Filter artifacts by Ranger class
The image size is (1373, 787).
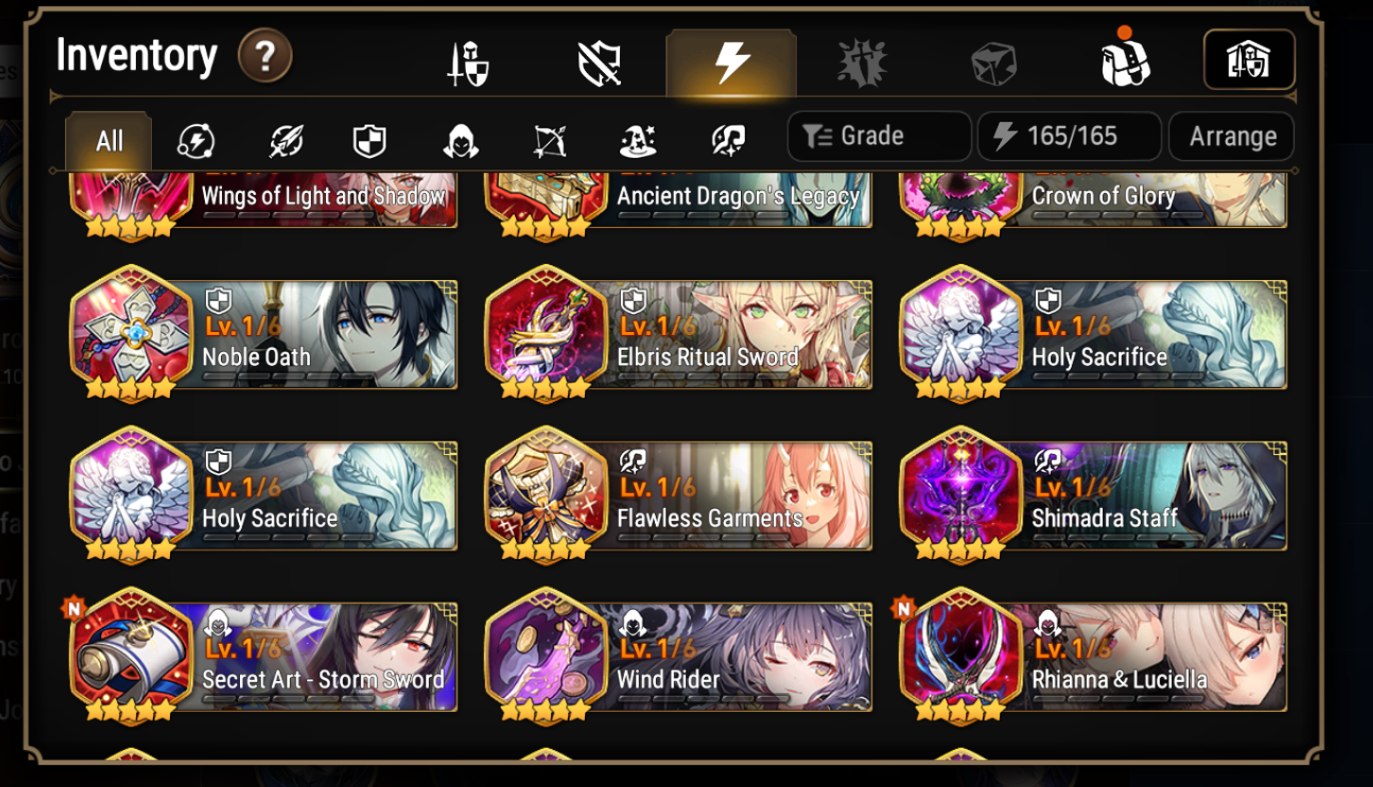click(x=547, y=141)
